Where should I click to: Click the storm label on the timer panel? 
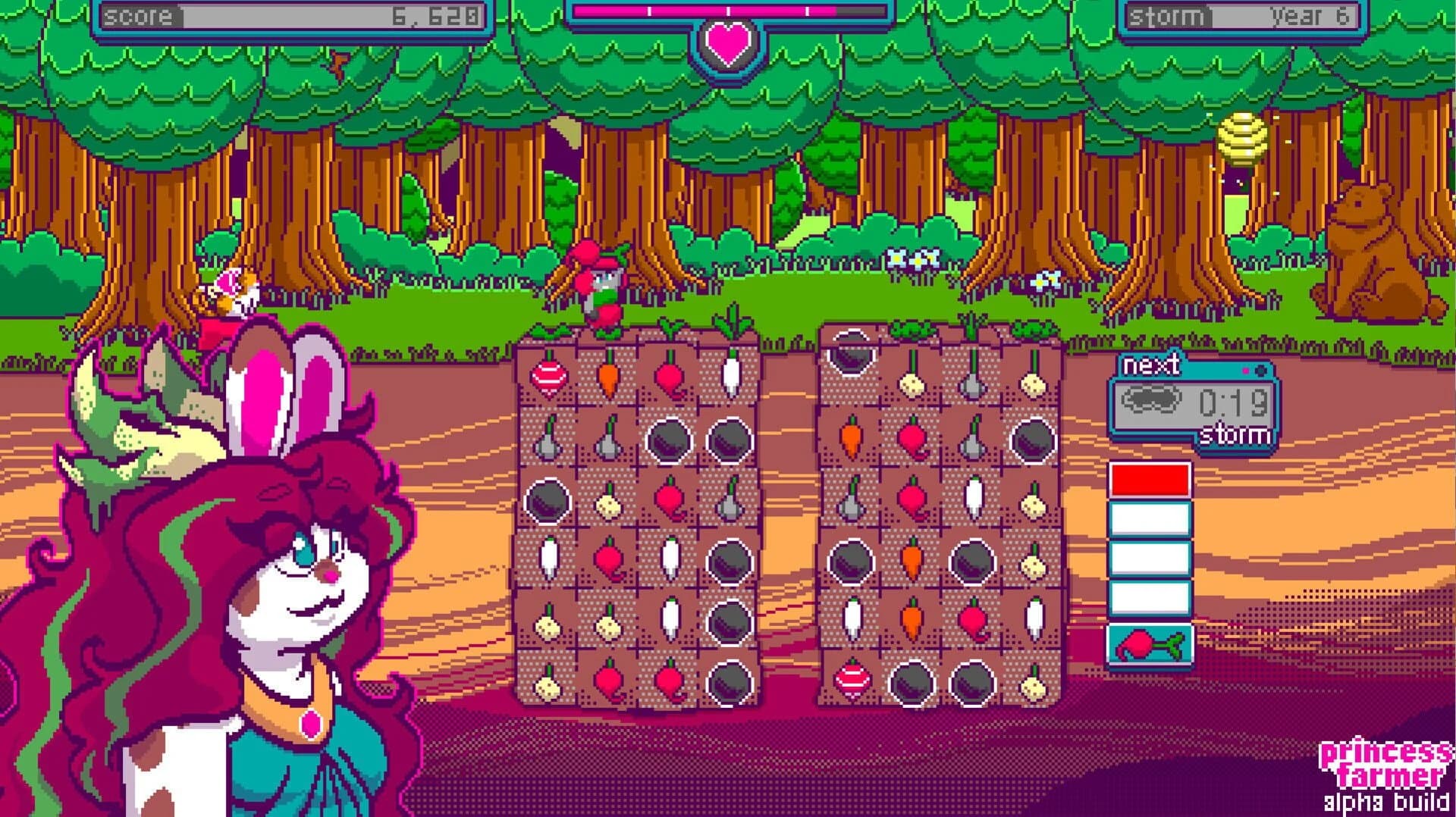click(1237, 434)
